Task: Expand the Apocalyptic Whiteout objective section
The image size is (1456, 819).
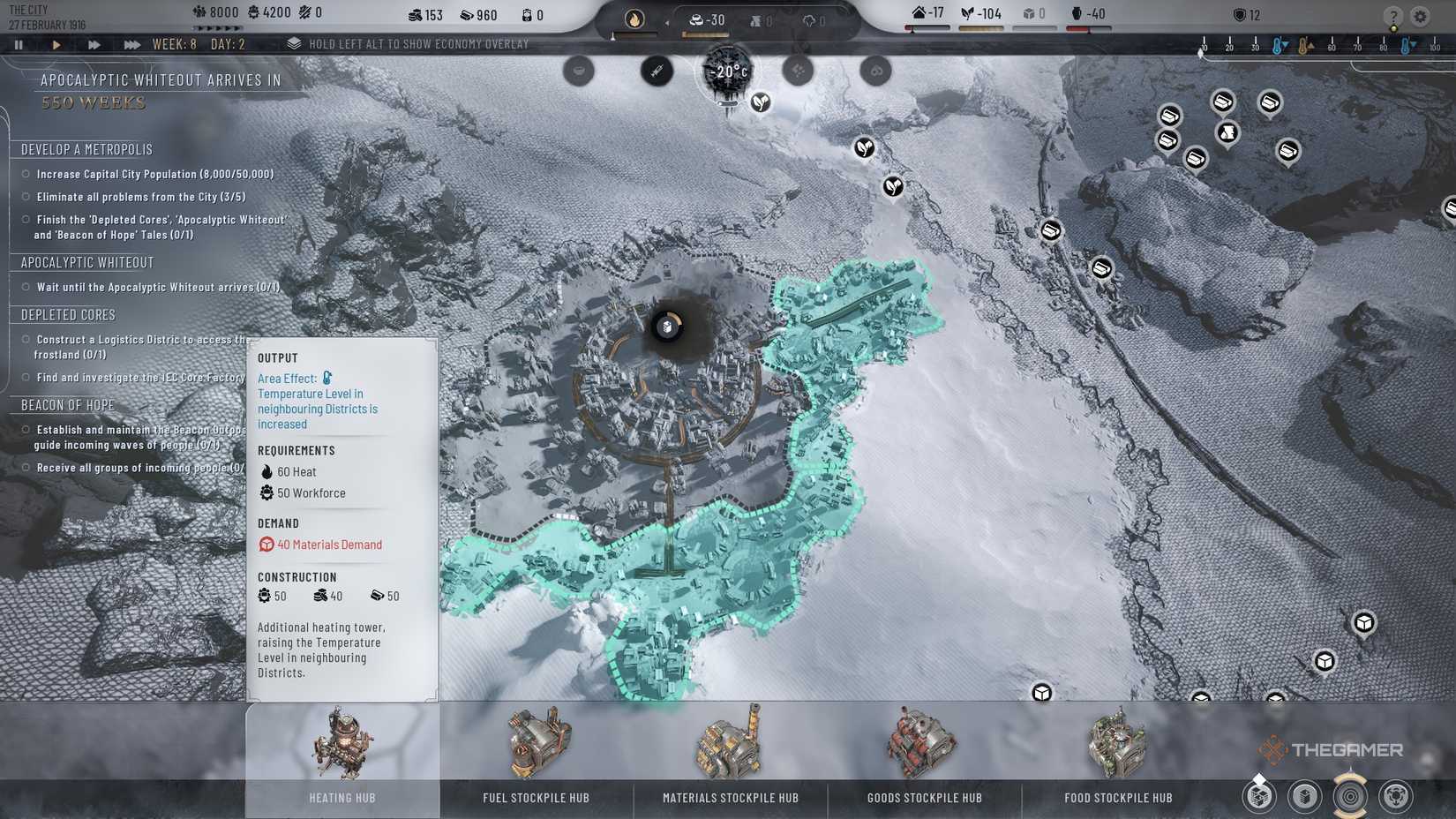Action: coord(86,262)
